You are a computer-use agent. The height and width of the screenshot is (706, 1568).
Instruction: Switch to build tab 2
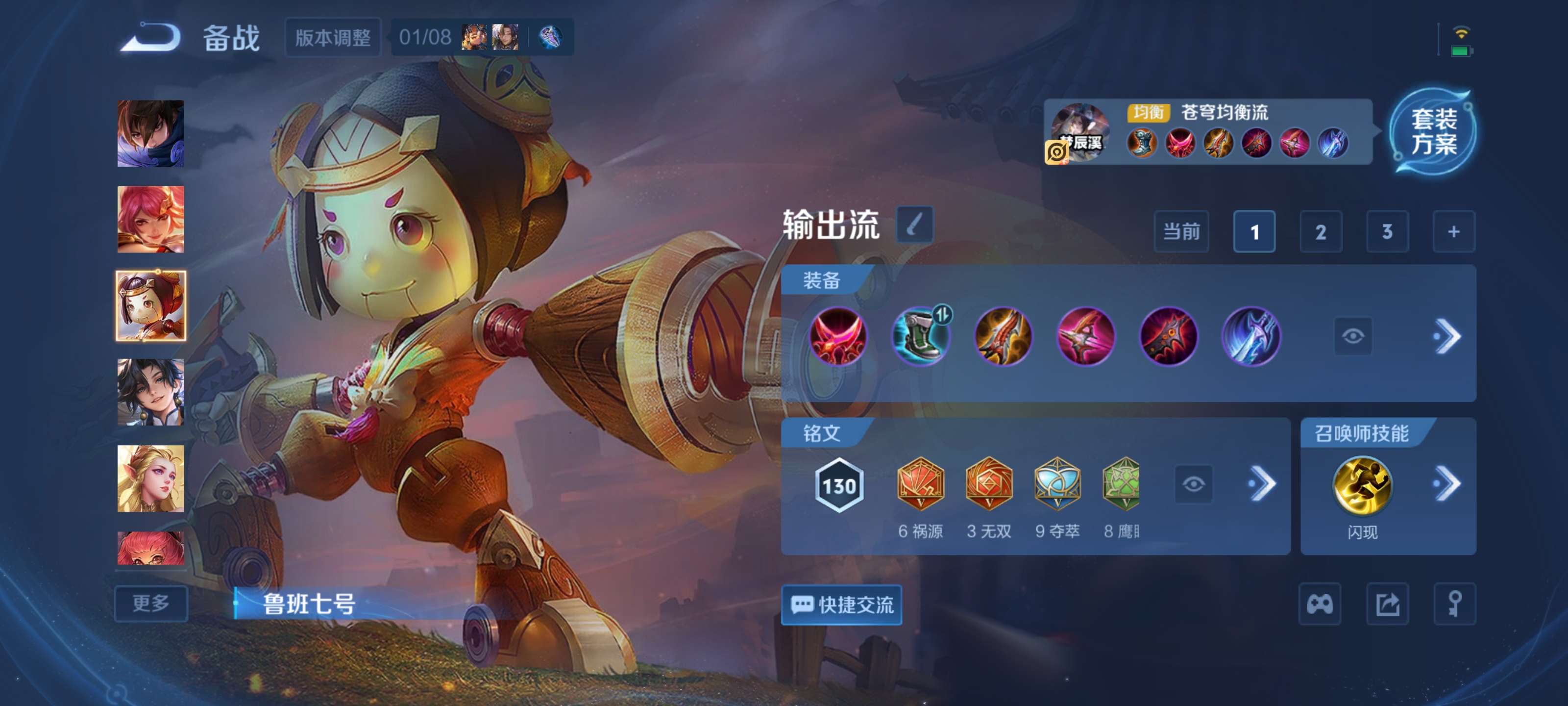click(1322, 232)
